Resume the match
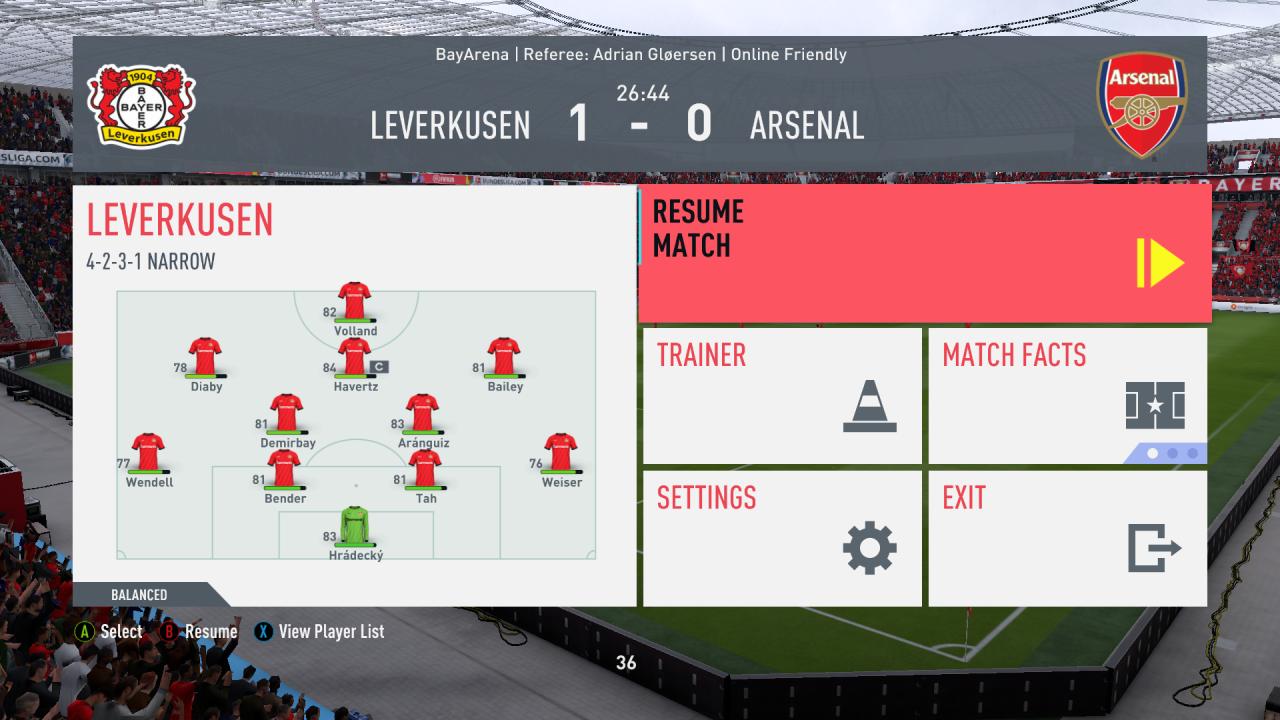 (x=924, y=253)
